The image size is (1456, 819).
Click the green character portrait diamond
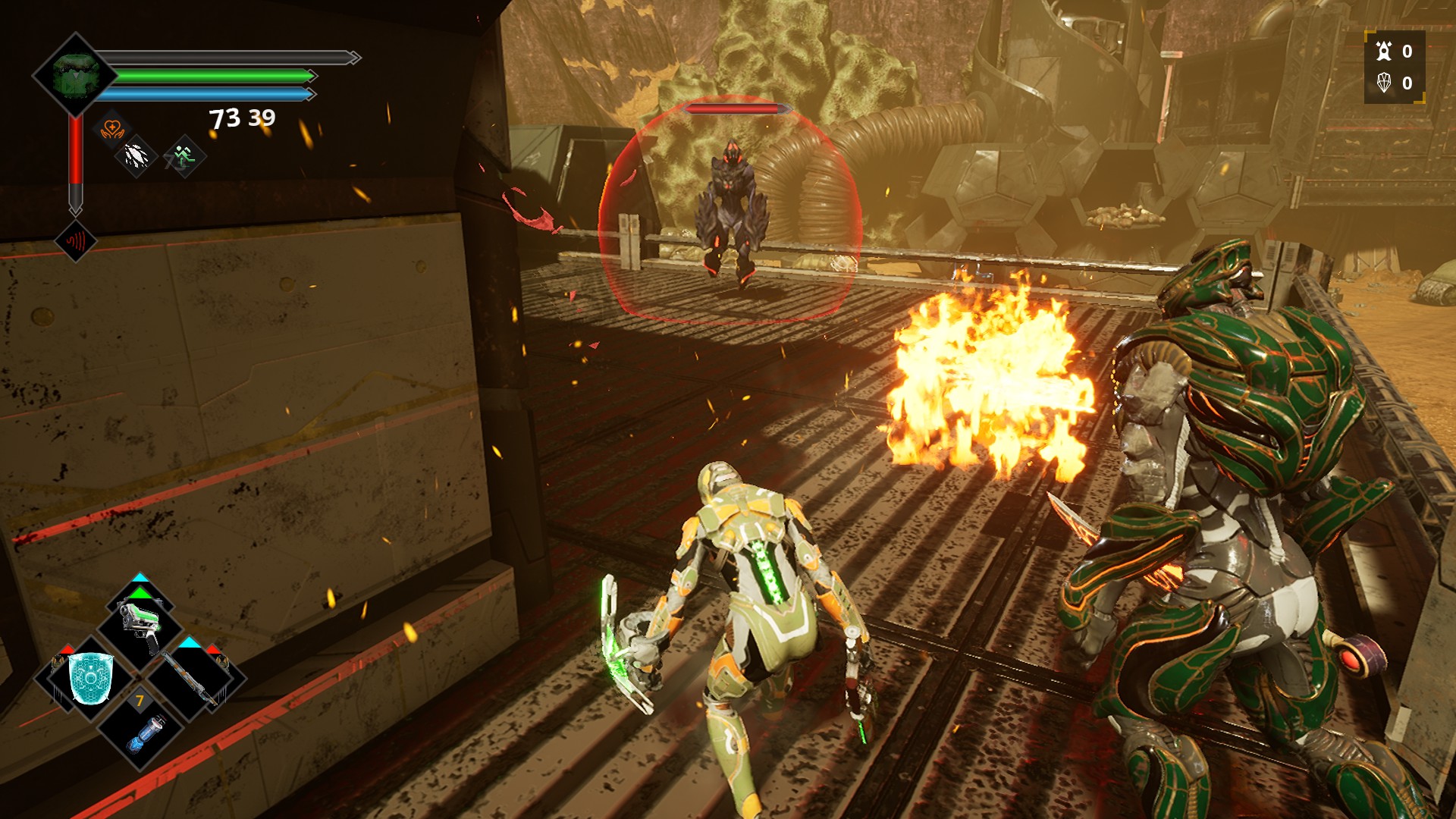(74, 74)
